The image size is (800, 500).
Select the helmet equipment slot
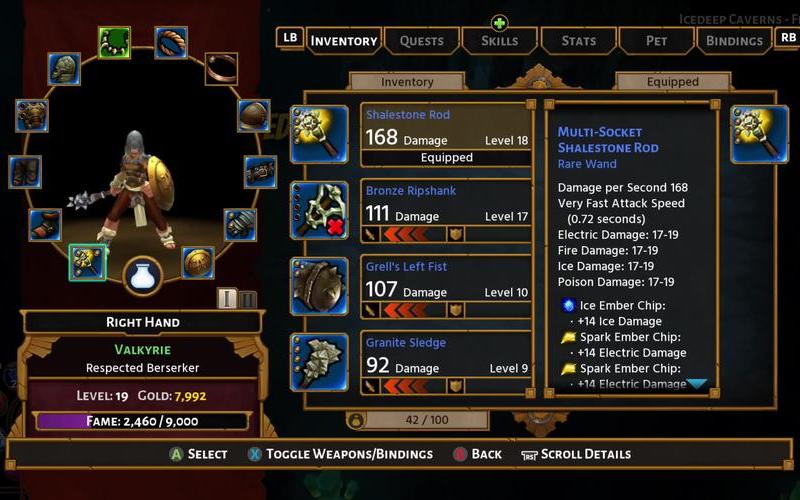tap(64, 69)
